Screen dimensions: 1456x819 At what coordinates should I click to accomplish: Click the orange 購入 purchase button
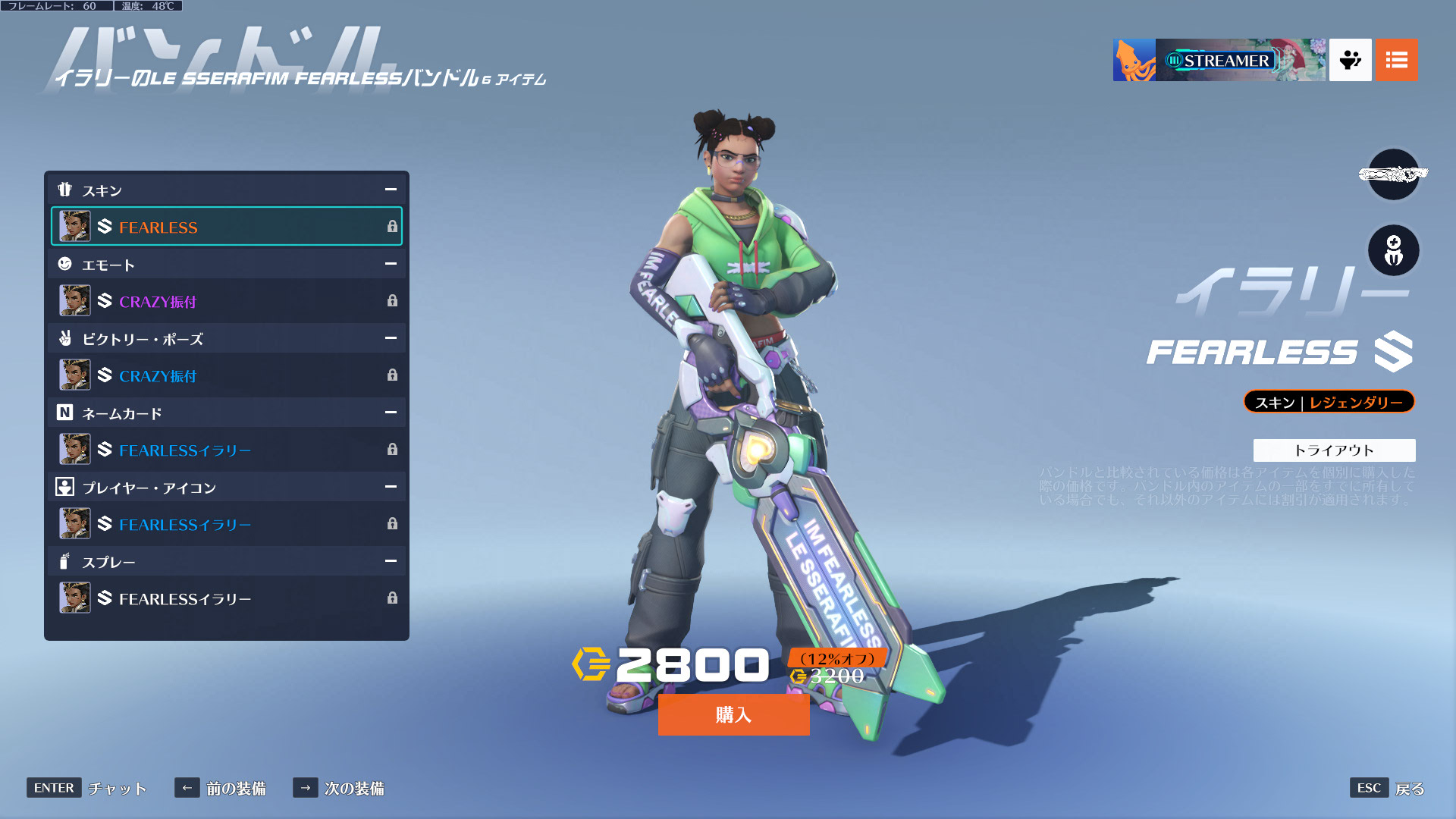tap(733, 714)
